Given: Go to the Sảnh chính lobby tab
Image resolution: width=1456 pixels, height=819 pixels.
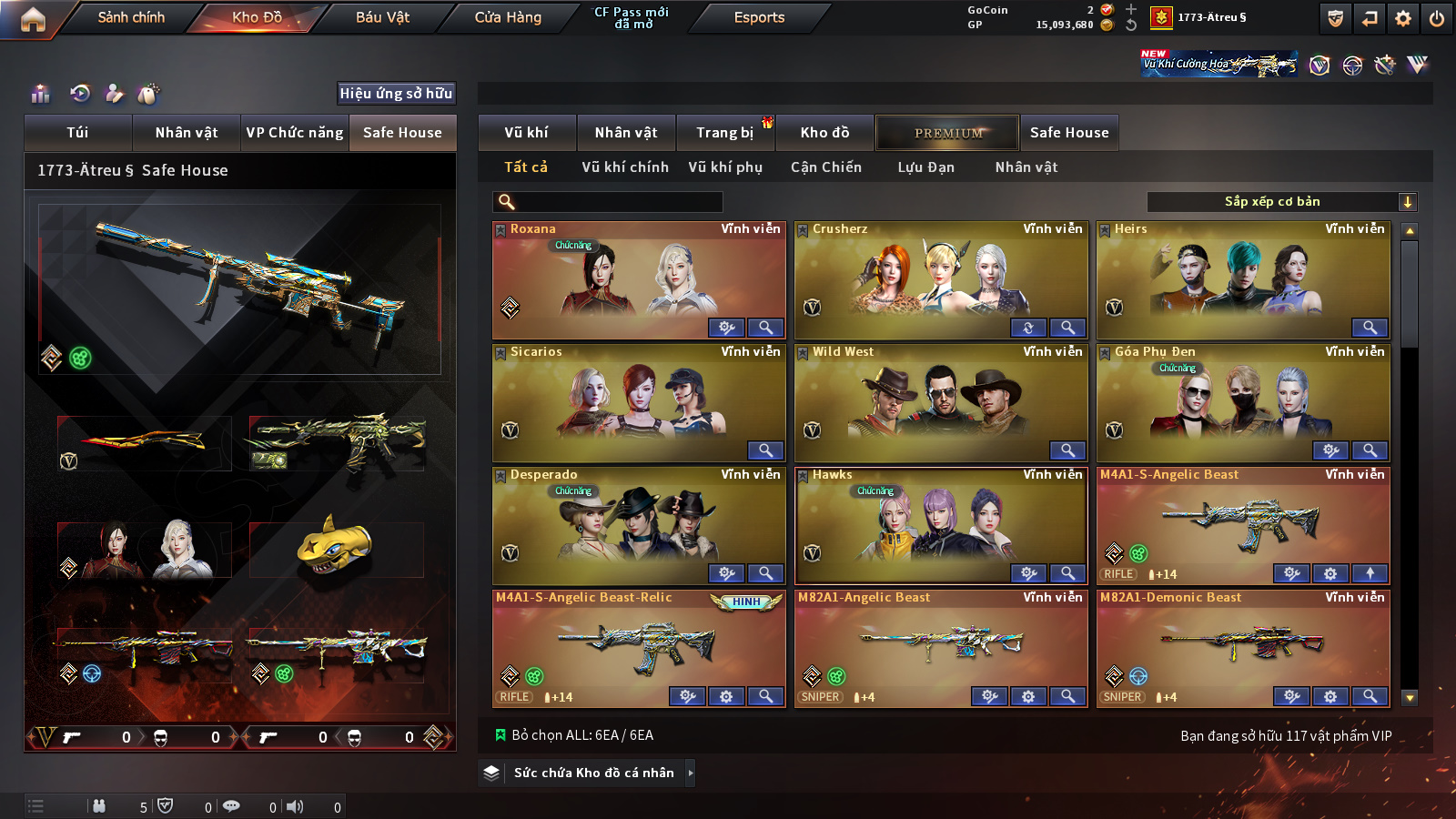Looking at the screenshot, I should (131, 17).
